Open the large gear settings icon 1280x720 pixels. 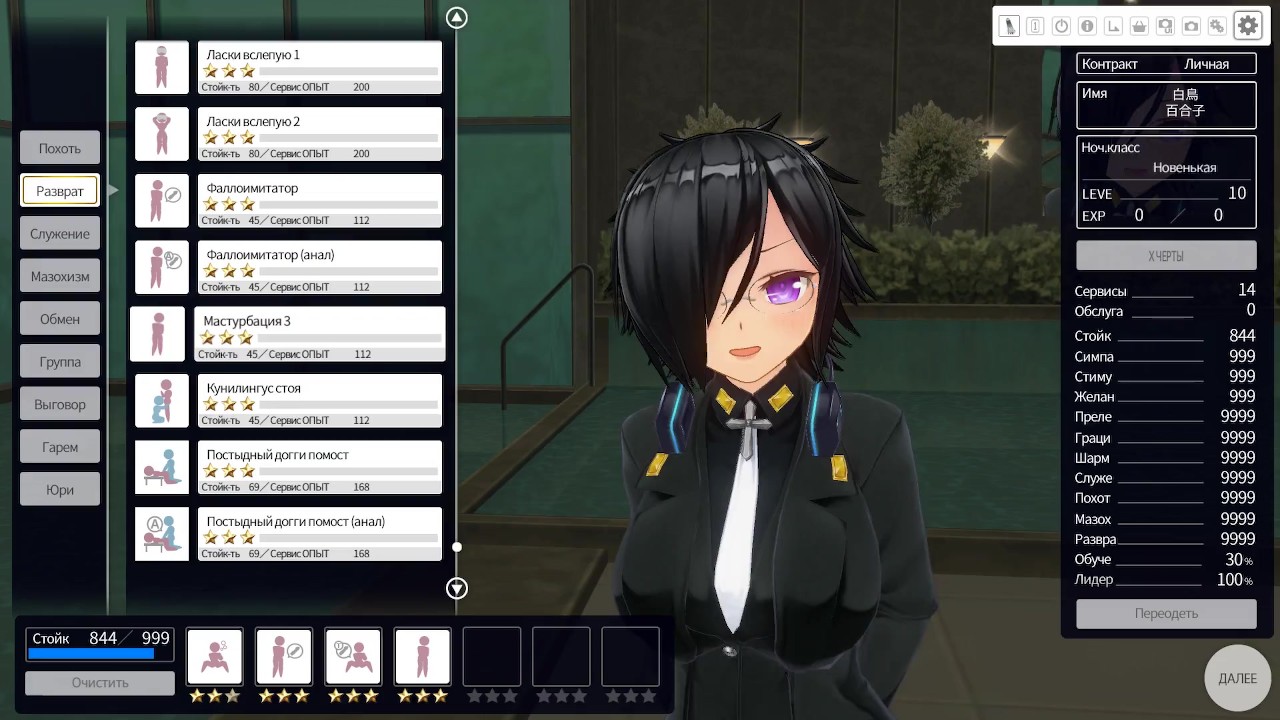coord(1248,26)
